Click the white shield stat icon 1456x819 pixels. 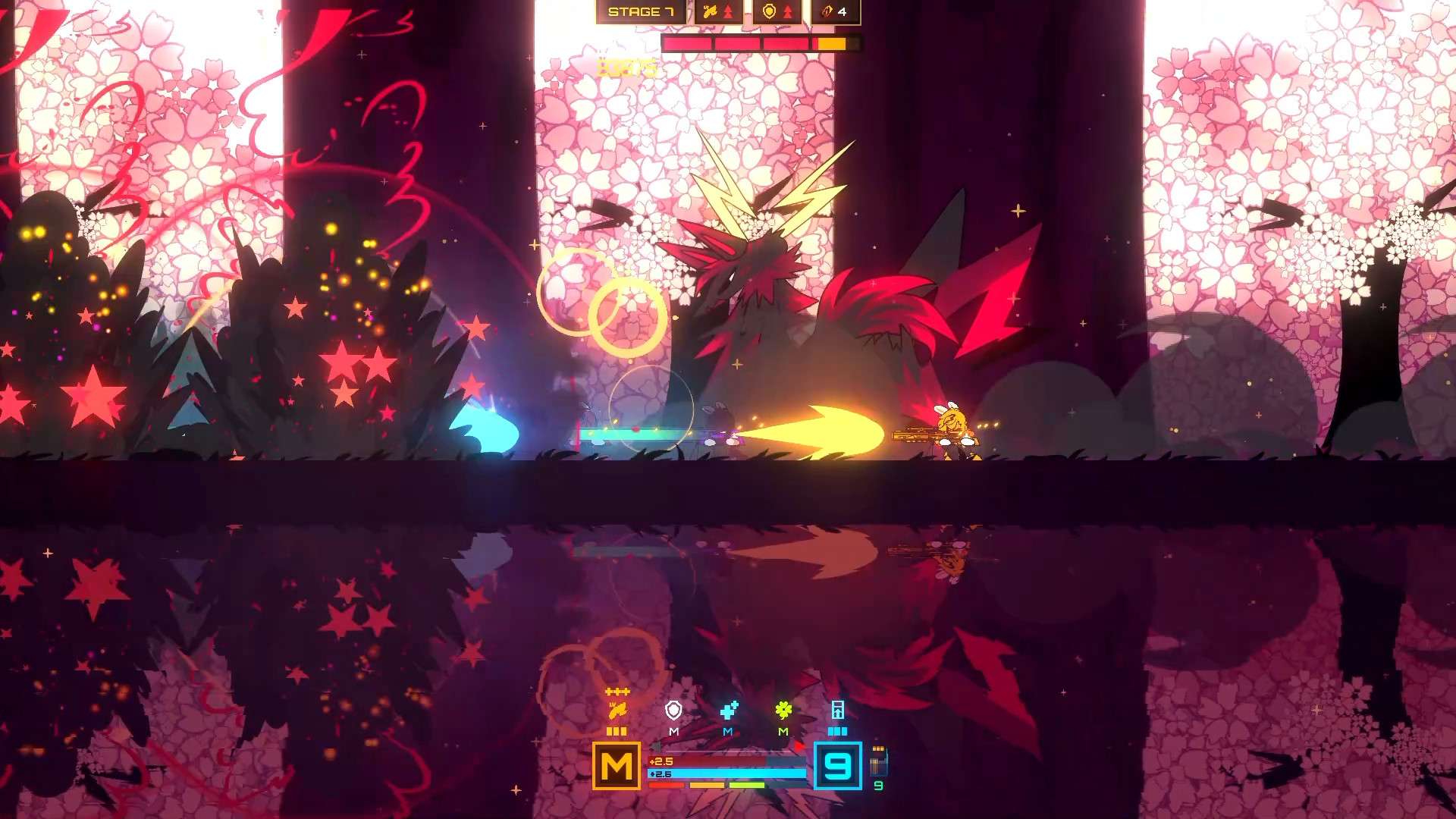(673, 711)
